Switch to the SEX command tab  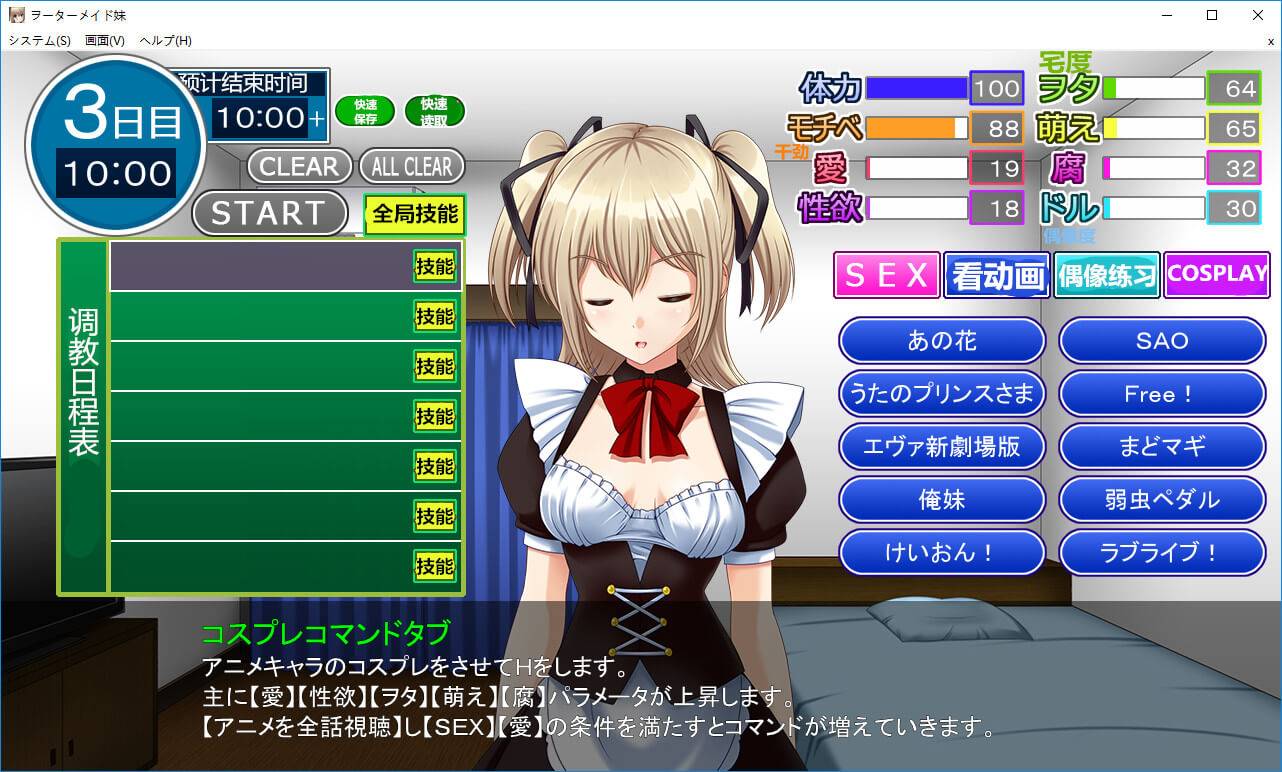(x=887, y=275)
